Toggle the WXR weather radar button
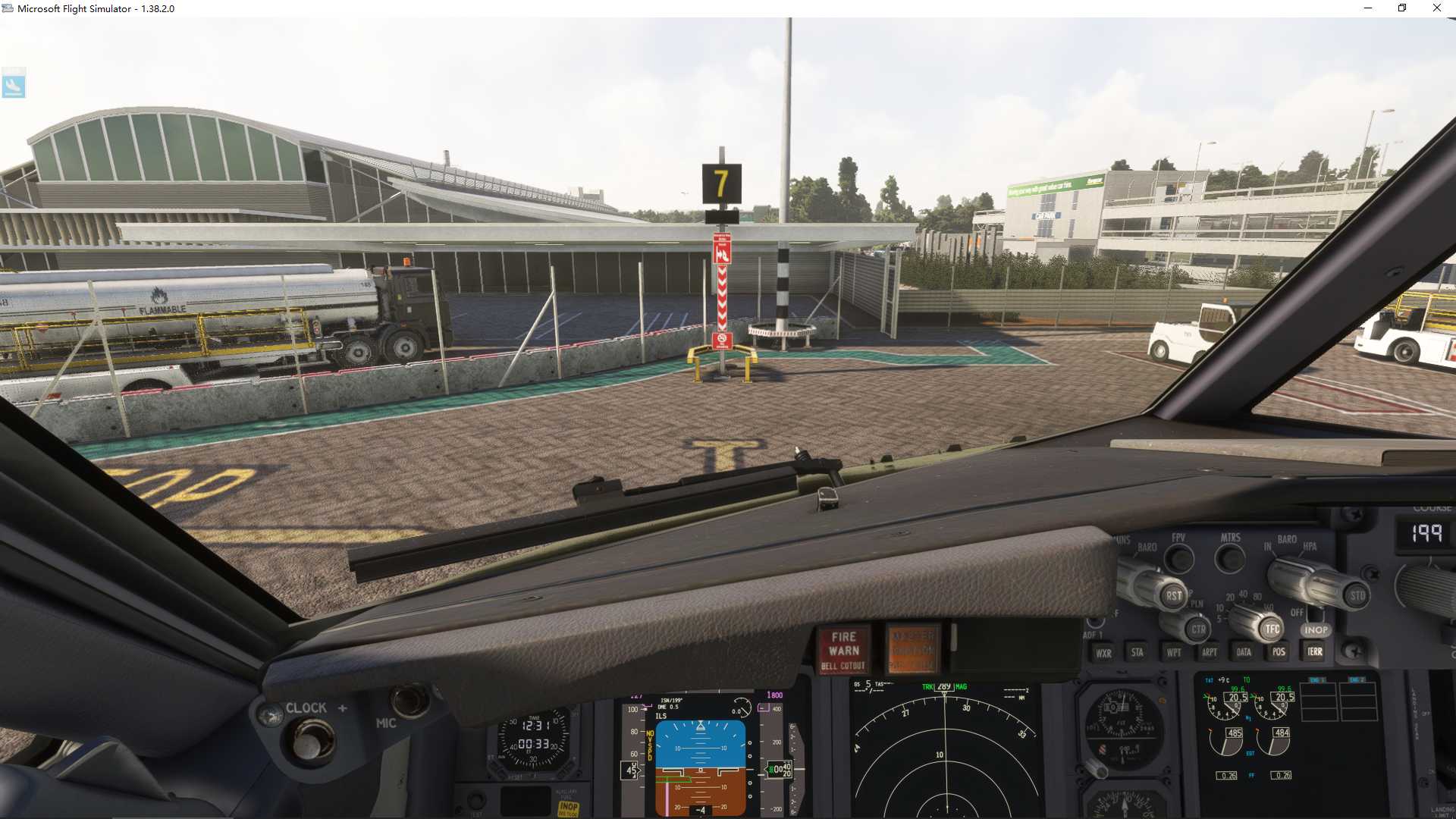 [x=1103, y=652]
